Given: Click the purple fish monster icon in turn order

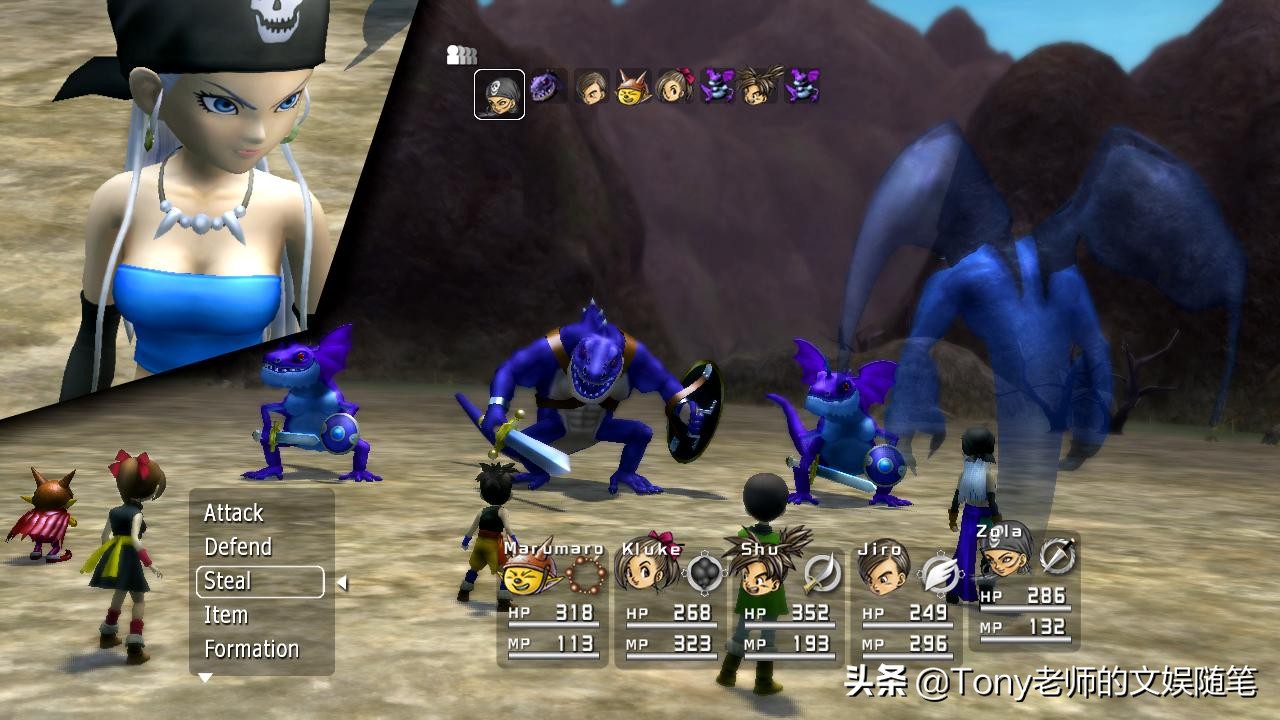Looking at the screenshot, I should [545, 86].
